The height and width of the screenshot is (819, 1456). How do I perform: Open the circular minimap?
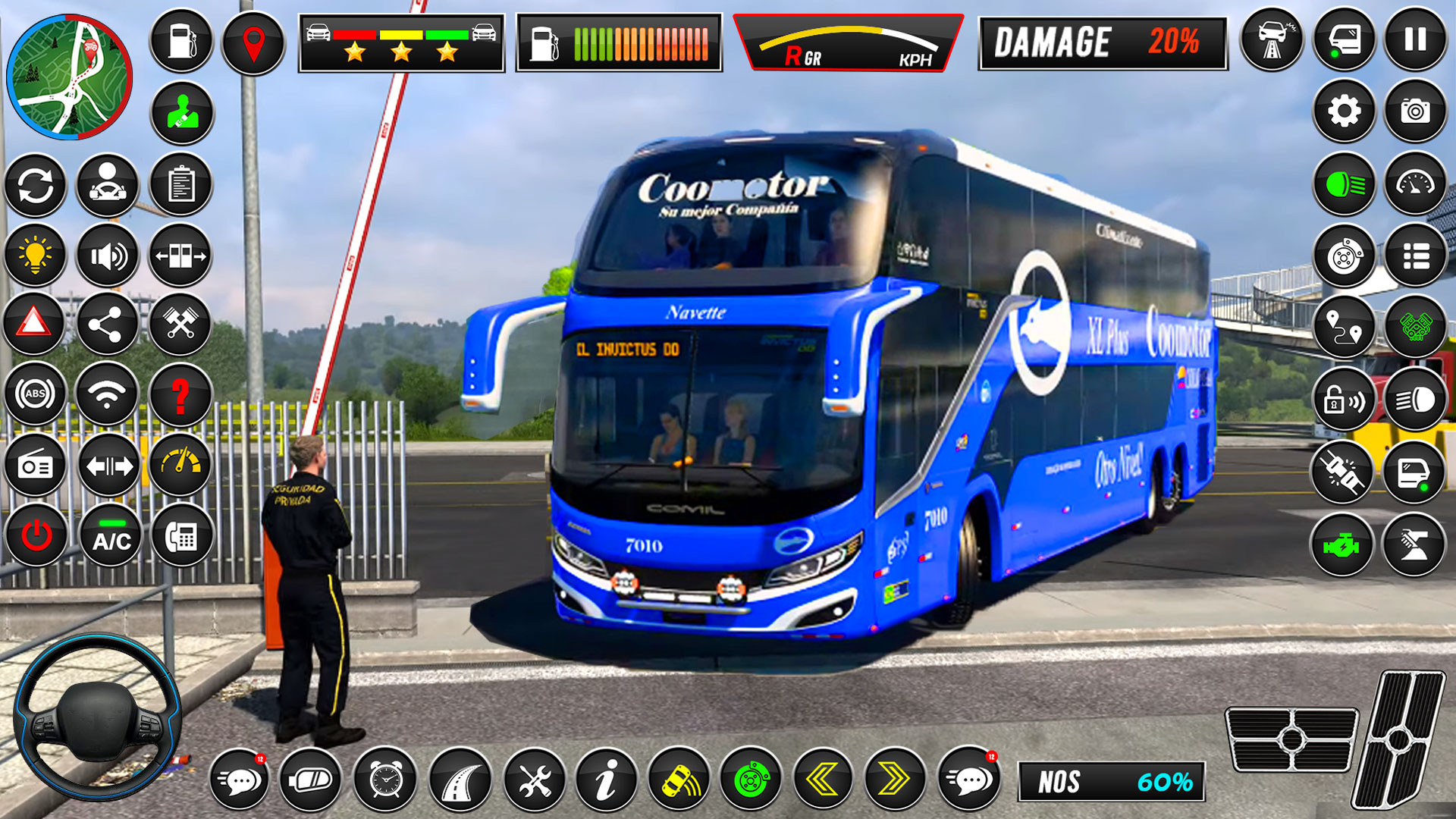(x=69, y=77)
